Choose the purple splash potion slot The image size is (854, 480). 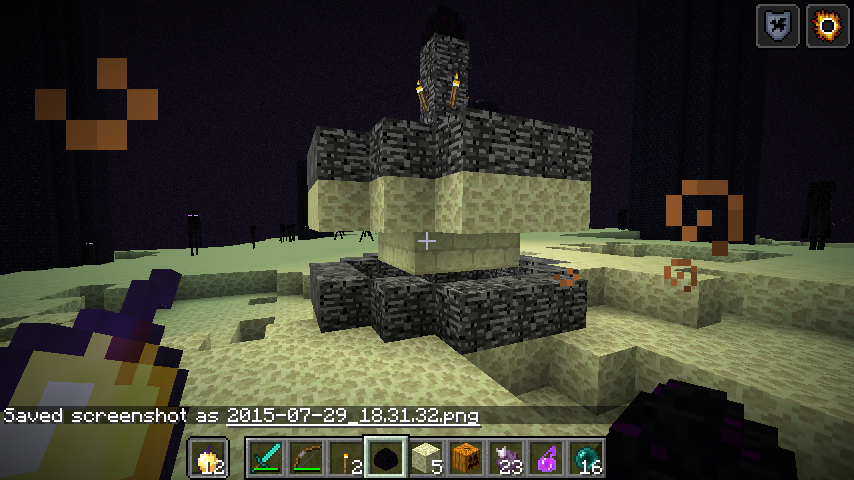pos(546,459)
